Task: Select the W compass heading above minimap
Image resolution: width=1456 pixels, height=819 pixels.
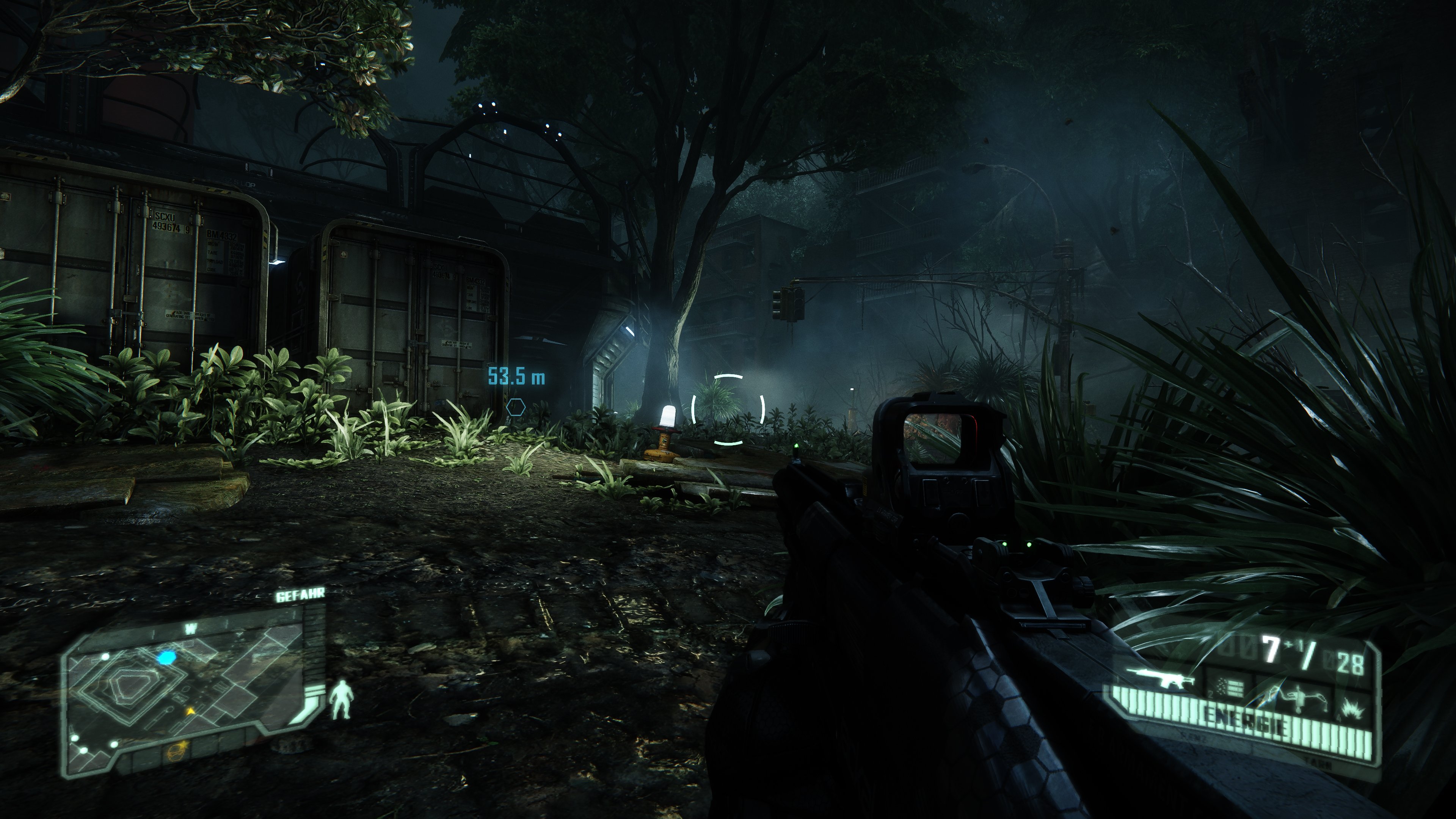Action: tap(190, 629)
